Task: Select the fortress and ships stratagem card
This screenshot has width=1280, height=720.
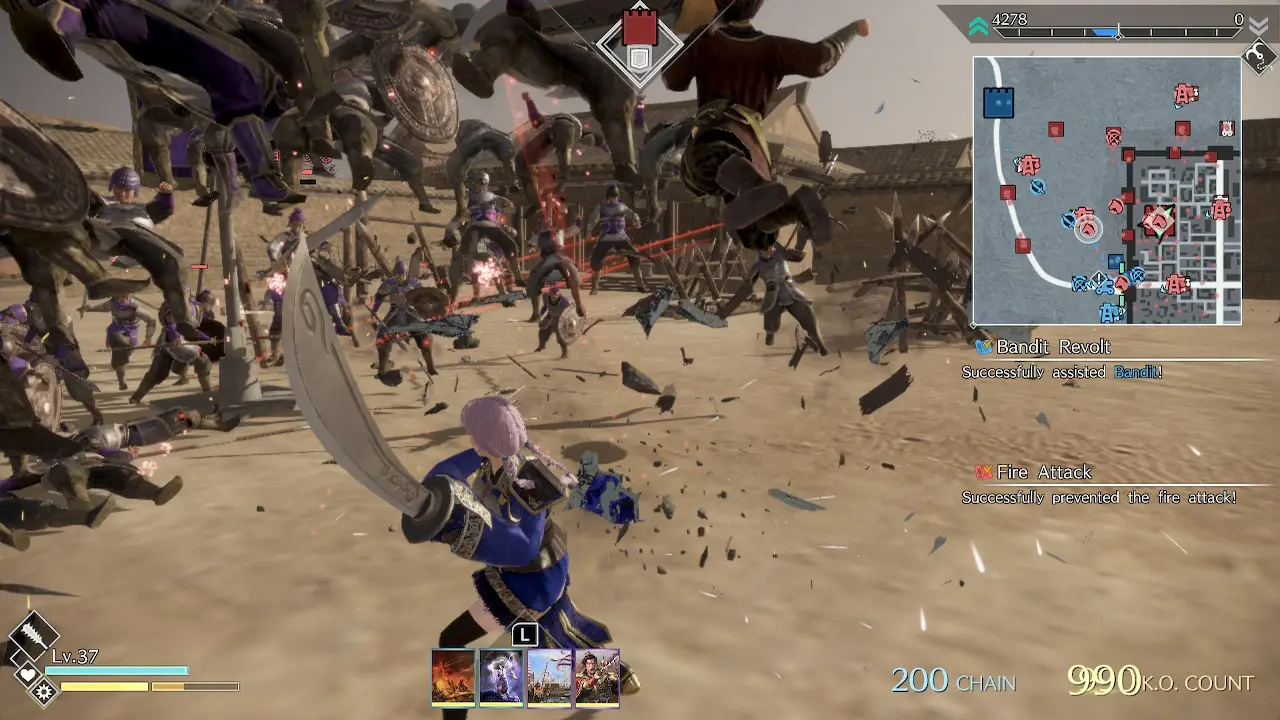Action: (549, 677)
